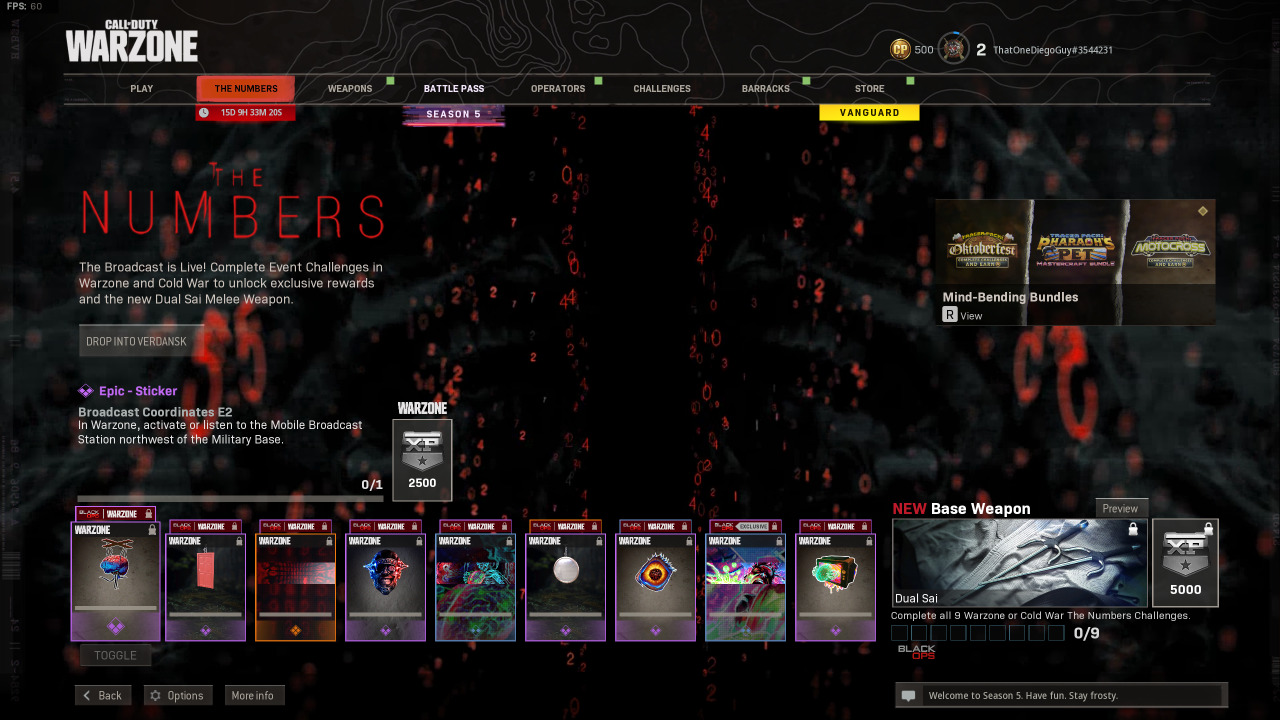Click the 5000 XP locked reward icon
Viewport: 1280px width, 720px height.
coord(1185,562)
